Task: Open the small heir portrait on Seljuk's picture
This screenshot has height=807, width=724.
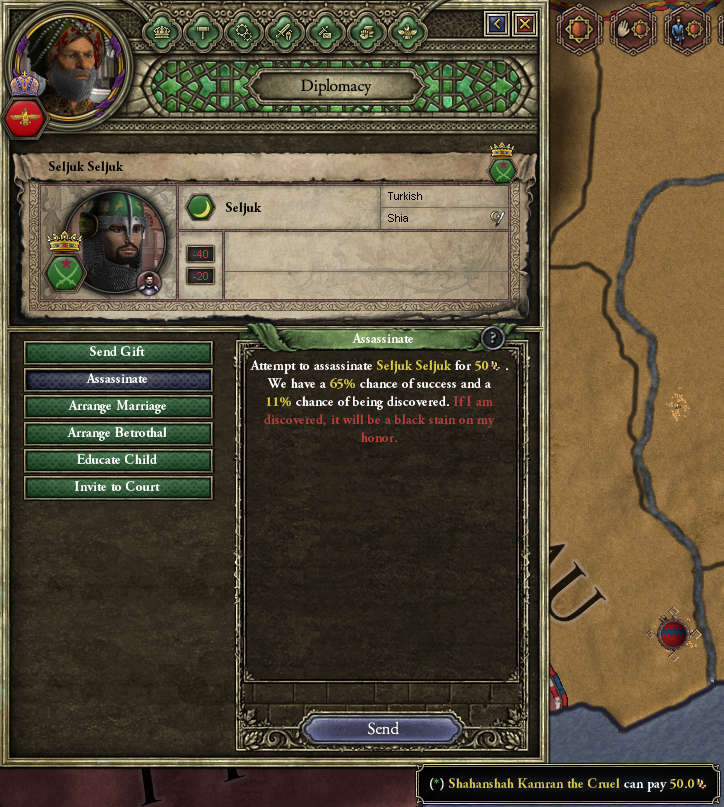Action: click(149, 283)
